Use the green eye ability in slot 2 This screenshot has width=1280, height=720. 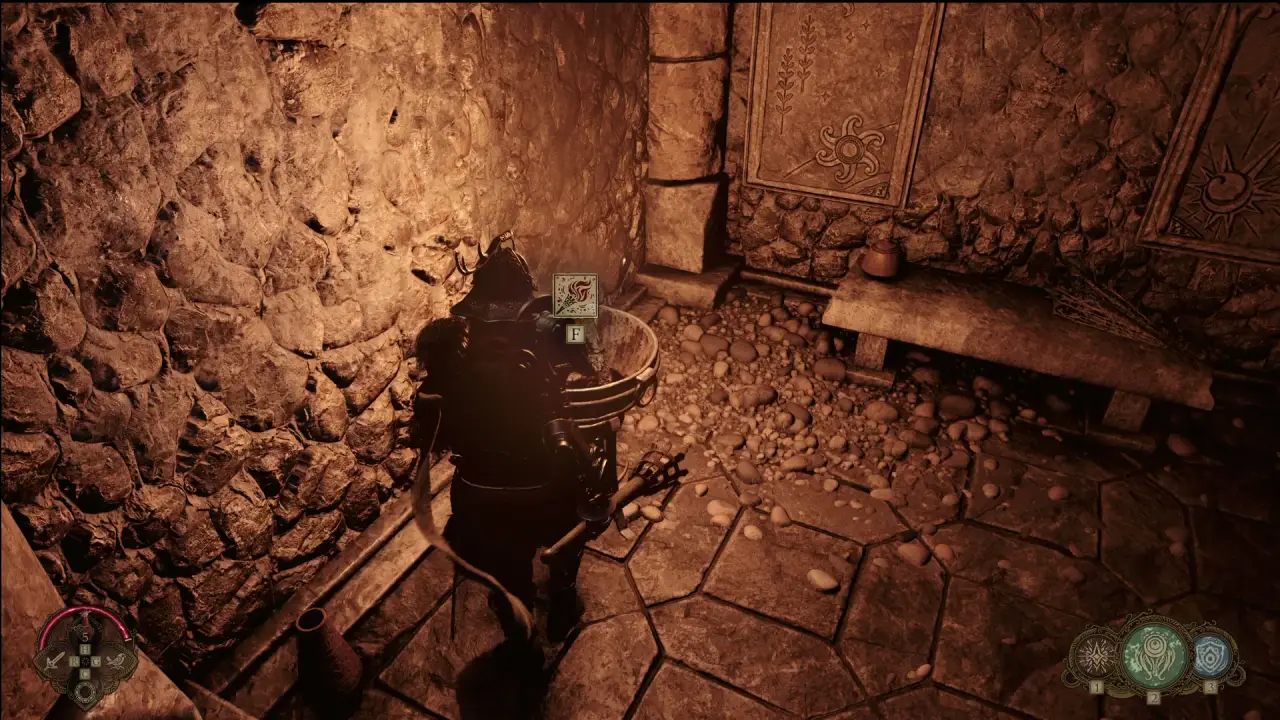click(x=1153, y=653)
